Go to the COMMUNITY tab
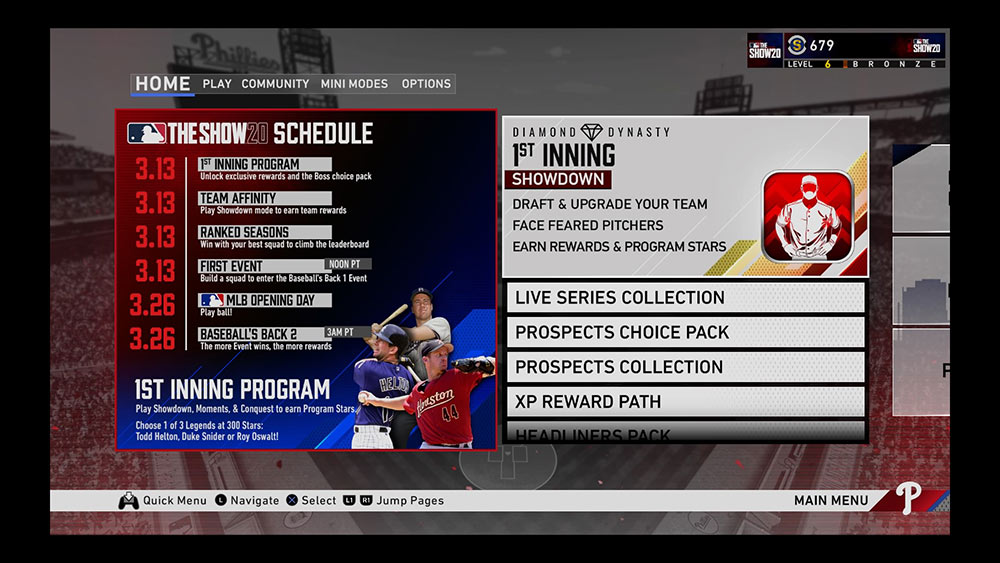Screen dimensions: 1000x563 [x=275, y=84]
